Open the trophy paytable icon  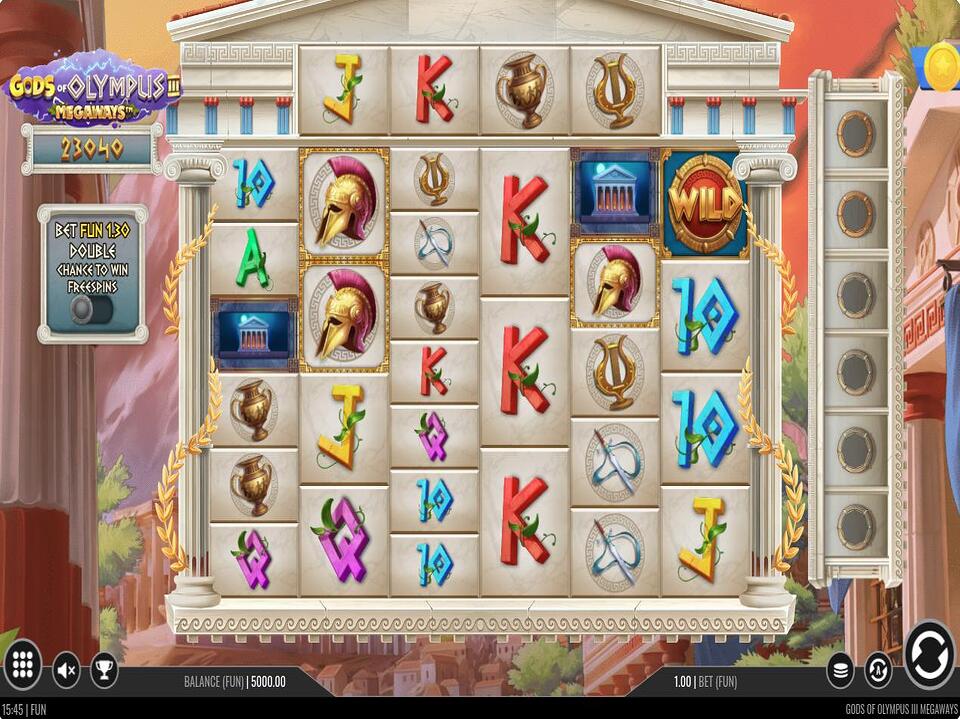tap(104, 668)
